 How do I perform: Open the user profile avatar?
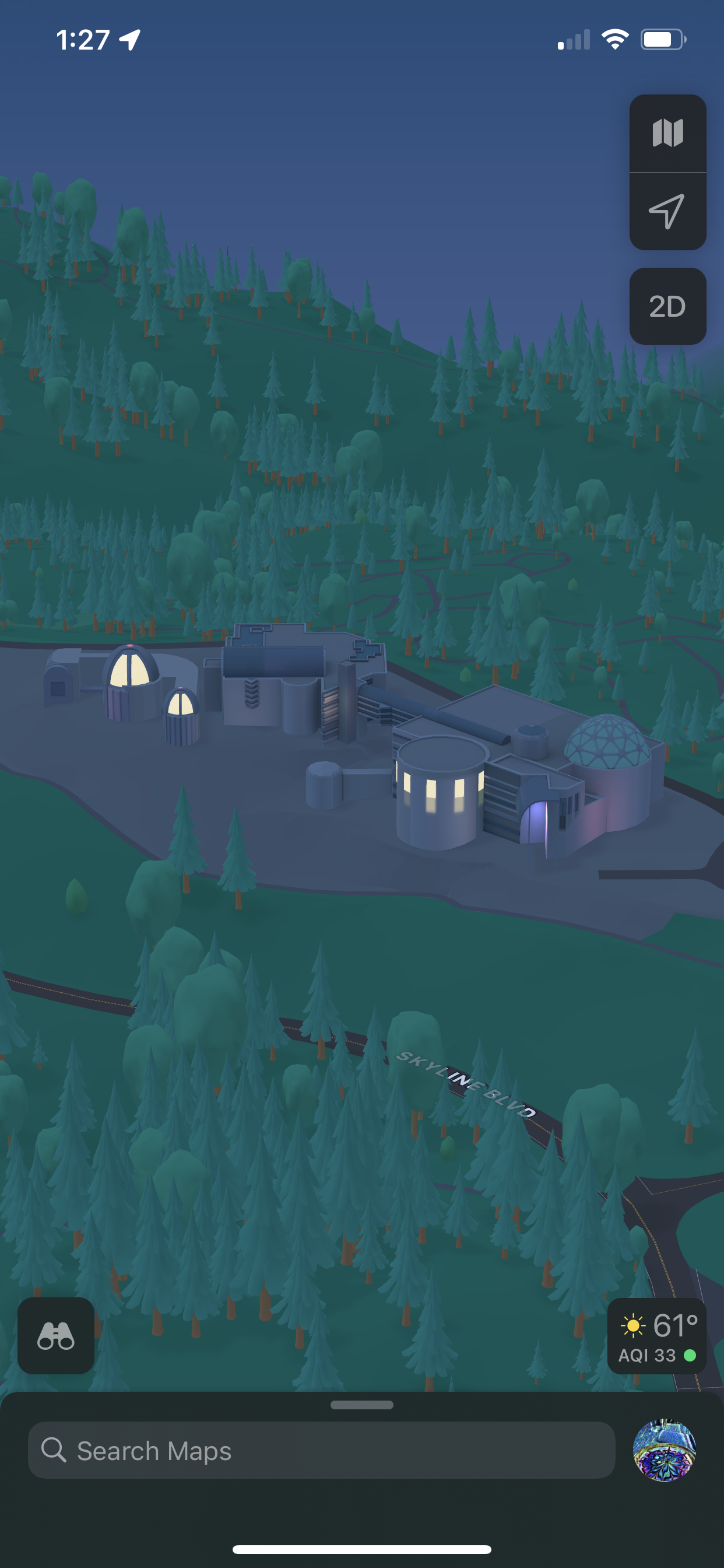pyautogui.click(x=665, y=1451)
